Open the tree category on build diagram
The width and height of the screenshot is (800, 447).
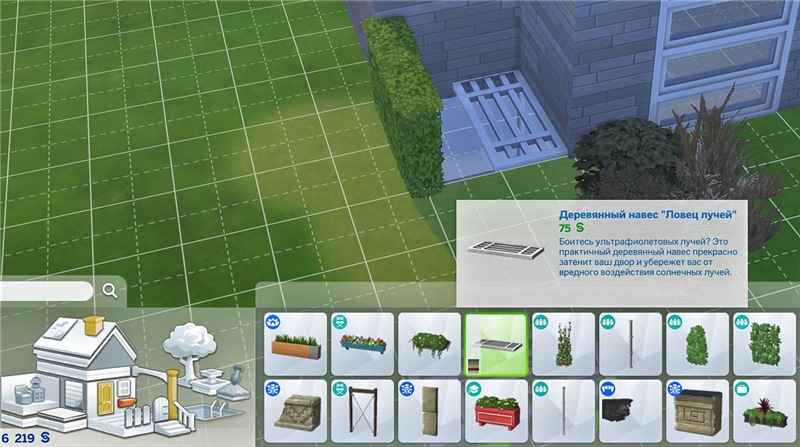click(x=190, y=343)
